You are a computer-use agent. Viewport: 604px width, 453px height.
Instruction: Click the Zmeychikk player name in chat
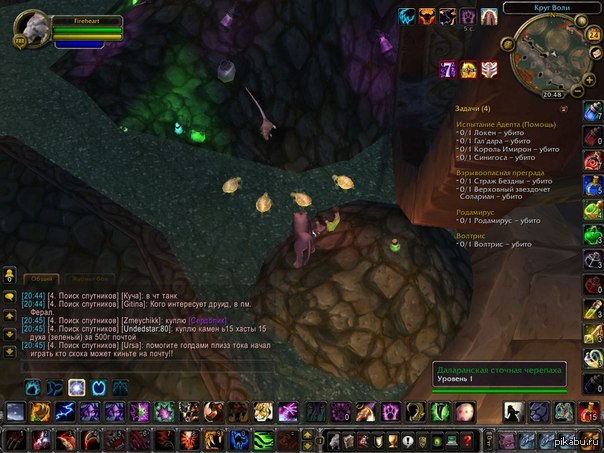(146, 320)
